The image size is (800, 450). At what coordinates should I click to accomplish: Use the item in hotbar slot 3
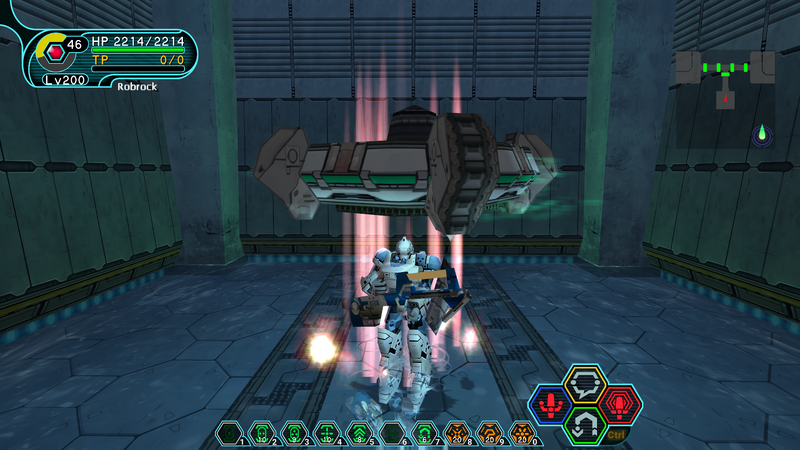click(x=294, y=433)
